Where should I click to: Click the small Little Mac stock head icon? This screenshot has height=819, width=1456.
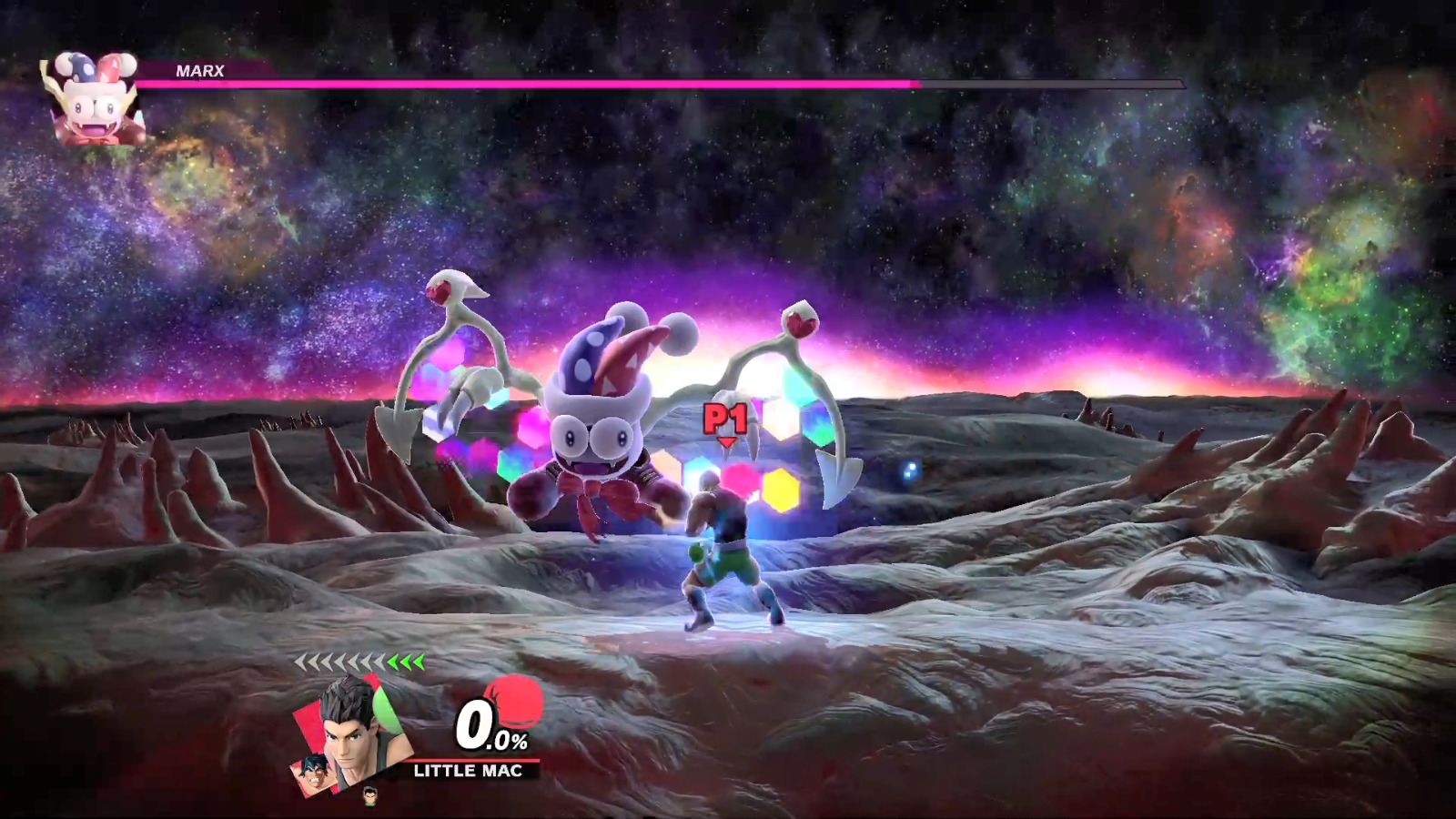(369, 793)
